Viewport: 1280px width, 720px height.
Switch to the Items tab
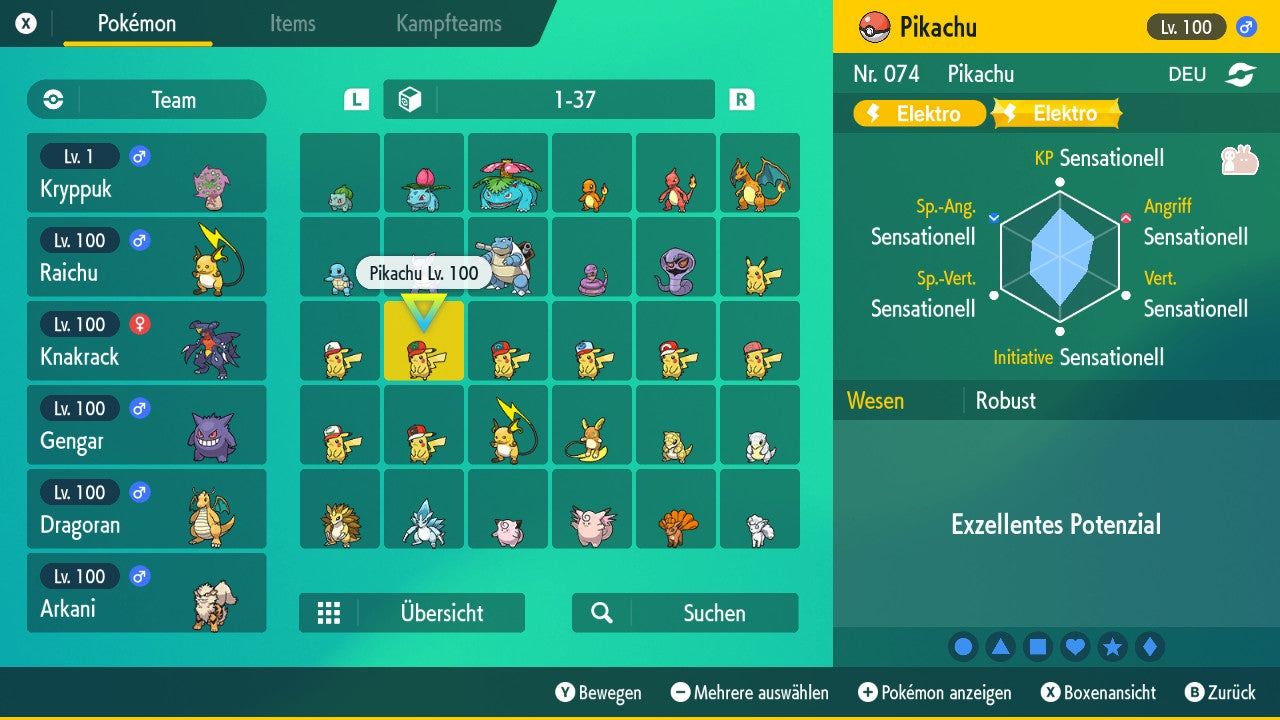pos(292,25)
